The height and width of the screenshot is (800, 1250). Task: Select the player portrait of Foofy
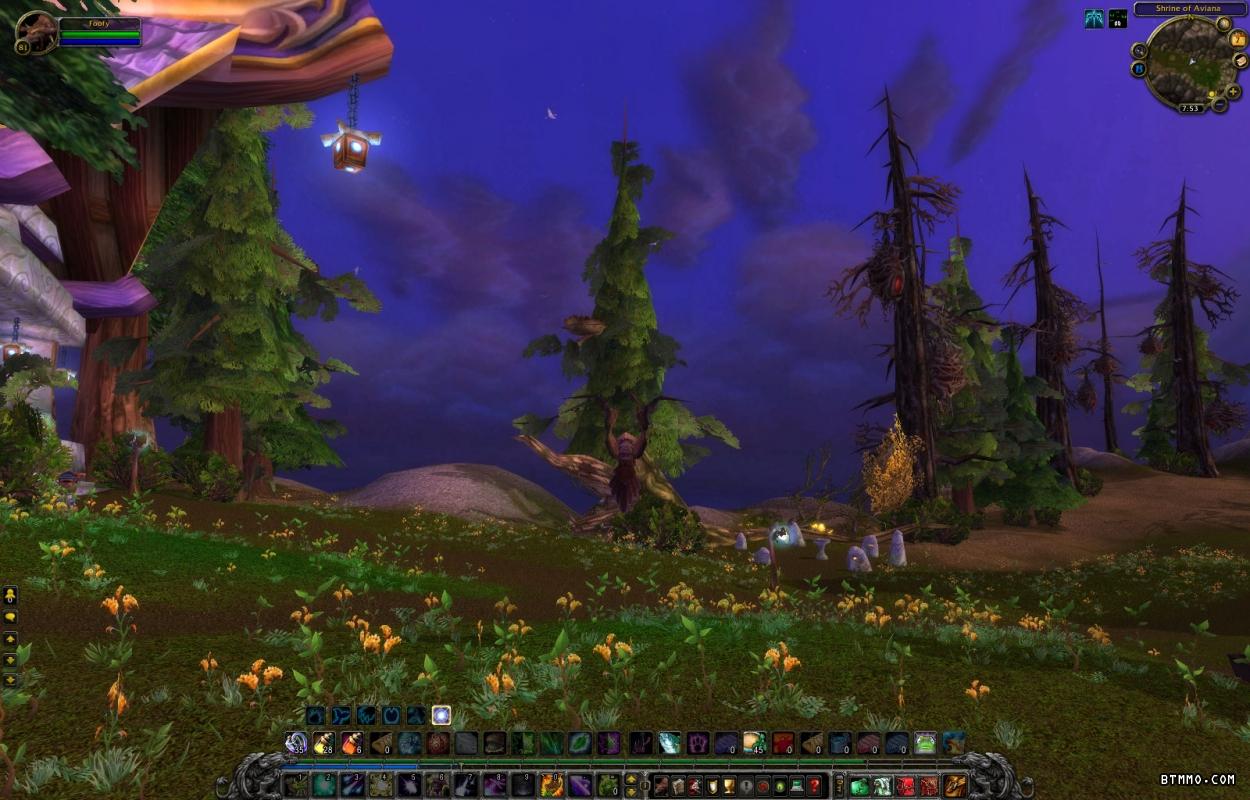tap(35, 32)
